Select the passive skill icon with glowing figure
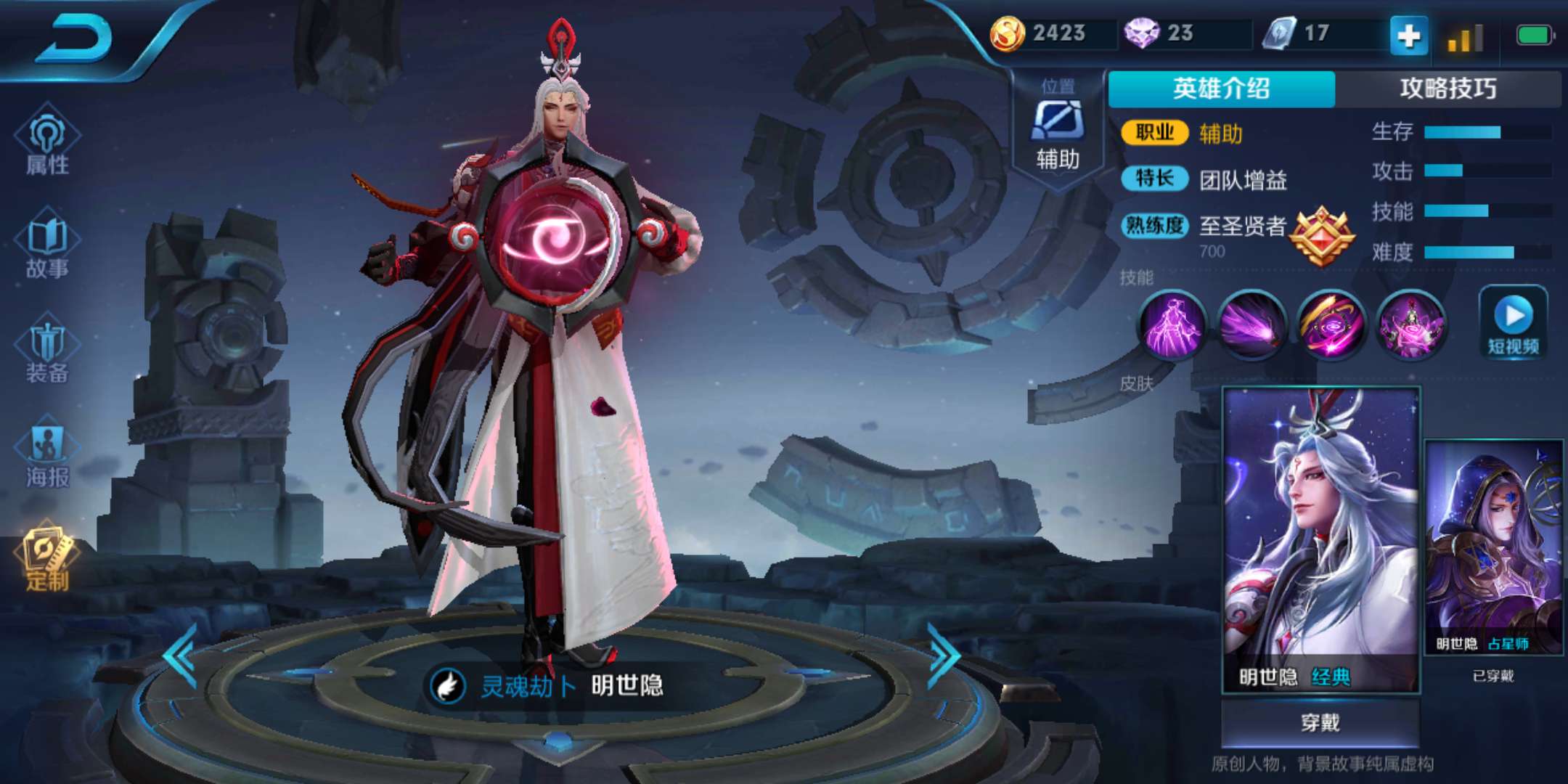 click(1172, 324)
